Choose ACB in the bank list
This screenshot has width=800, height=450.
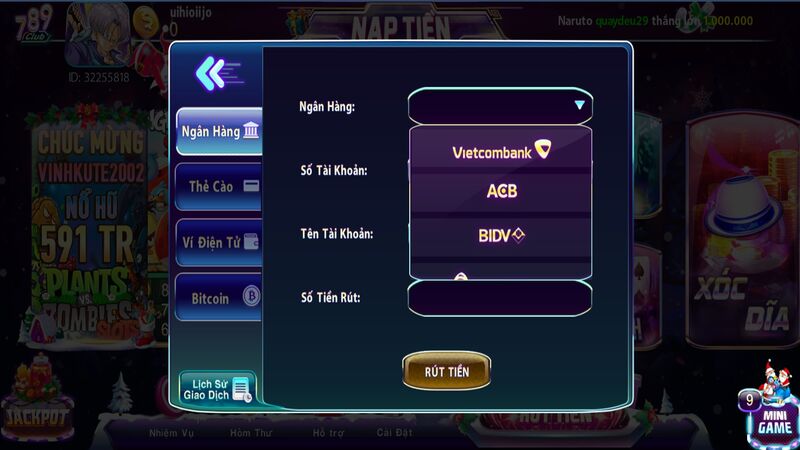click(x=500, y=190)
